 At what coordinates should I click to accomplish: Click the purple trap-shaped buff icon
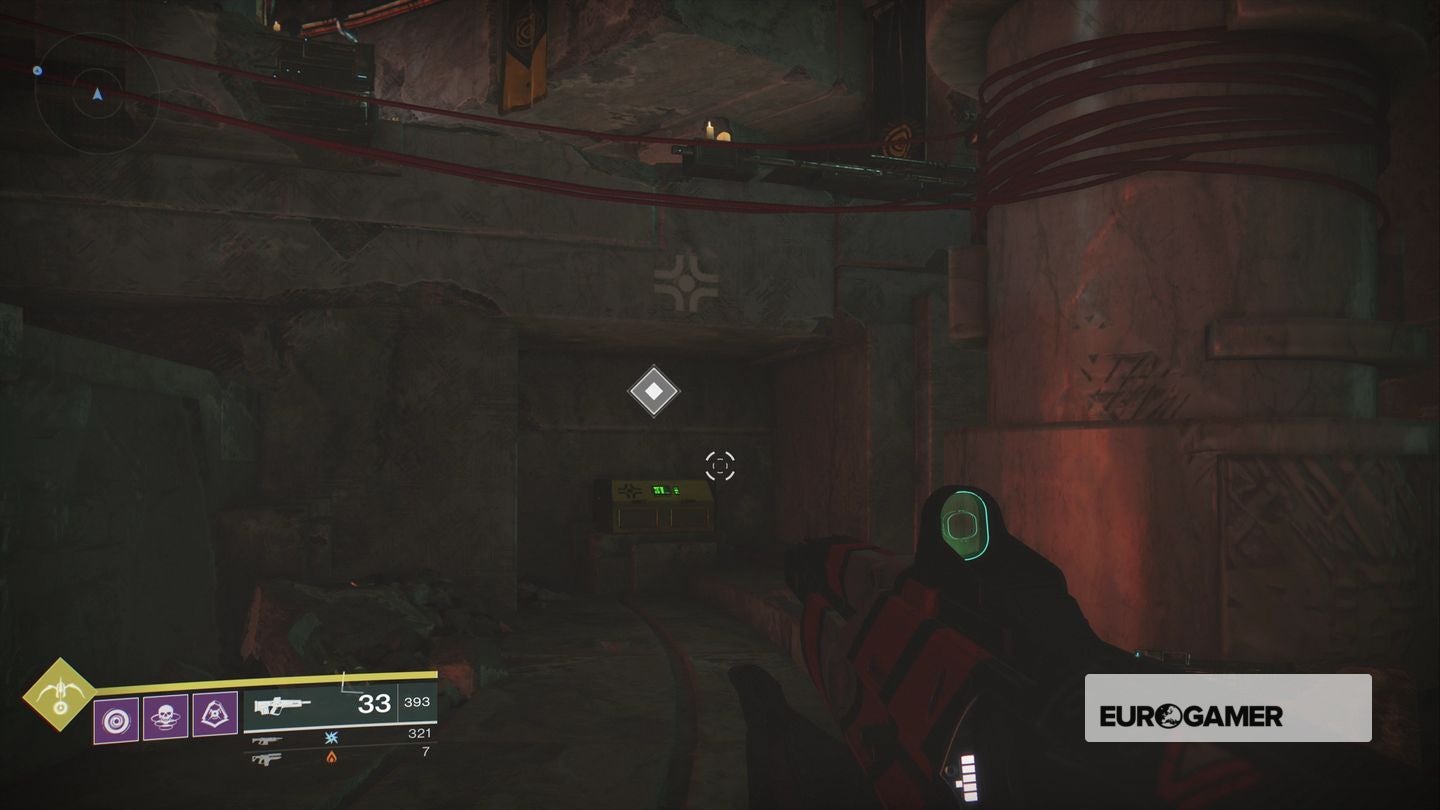pyautogui.click(x=217, y=713)
